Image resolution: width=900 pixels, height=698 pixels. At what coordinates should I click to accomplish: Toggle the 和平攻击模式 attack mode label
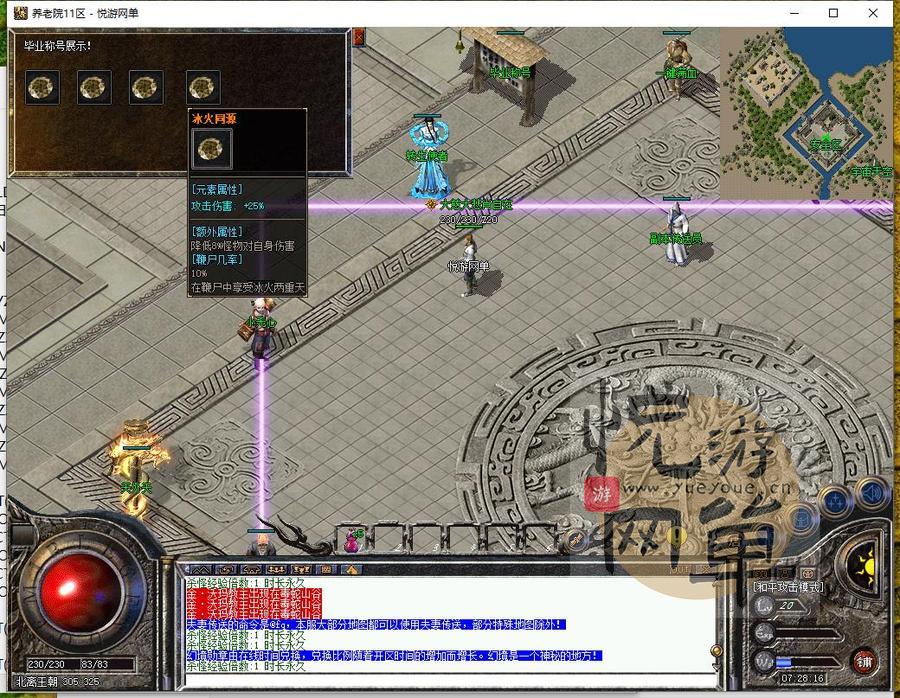point(787,586)
